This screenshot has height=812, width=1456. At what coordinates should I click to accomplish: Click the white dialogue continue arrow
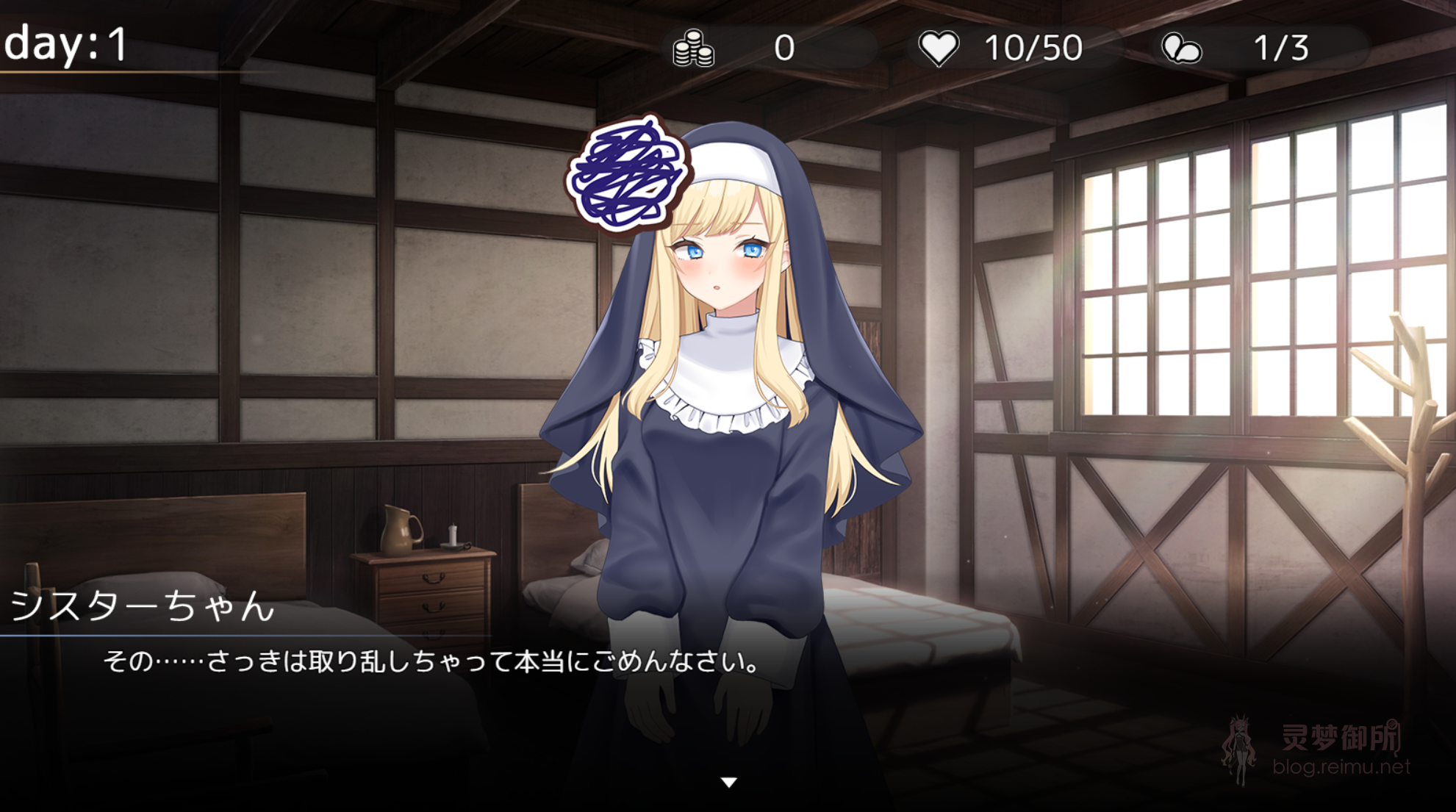[728, 783]
